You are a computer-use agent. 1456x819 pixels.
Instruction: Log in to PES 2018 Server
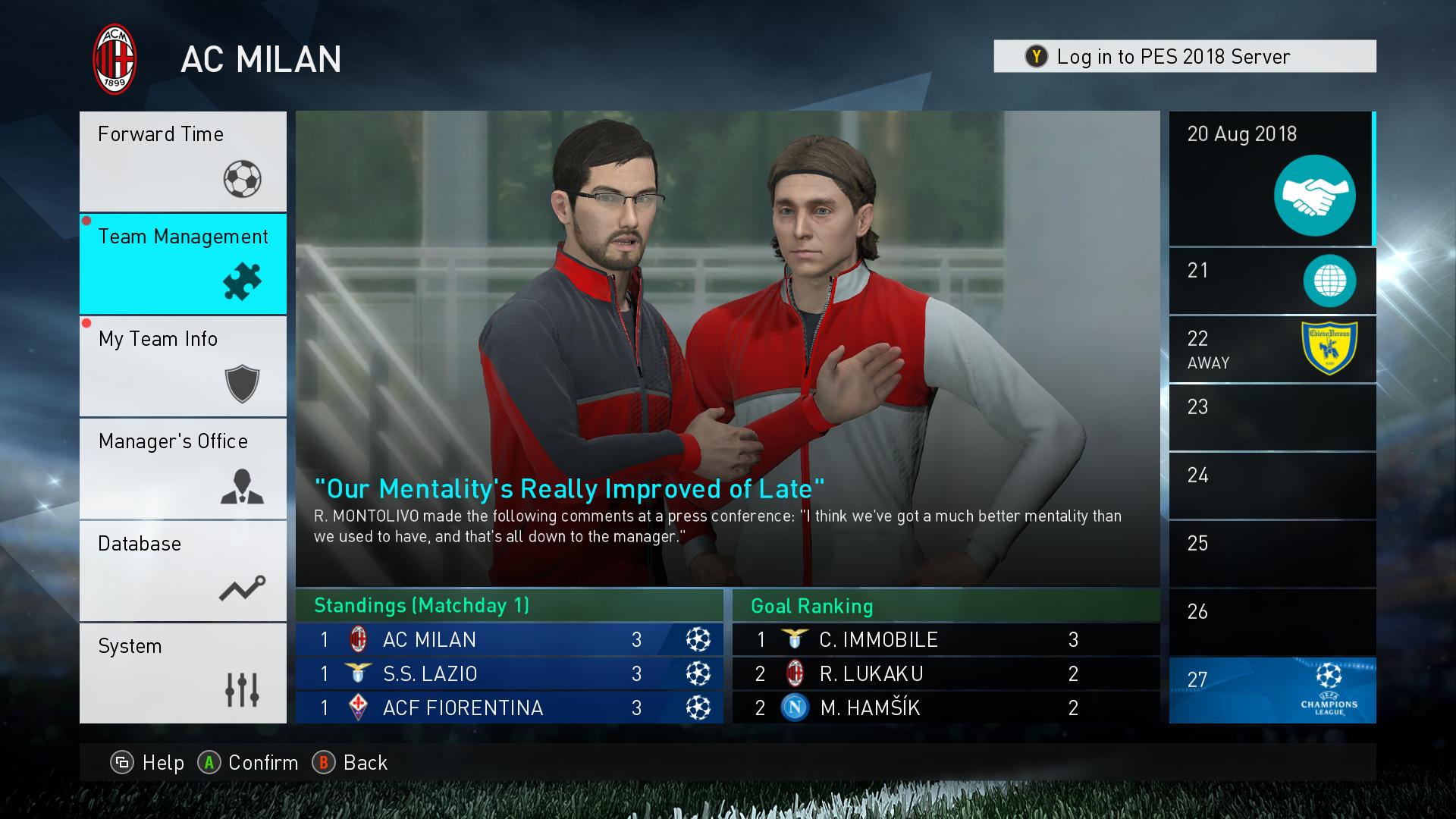[x=1185, y=57]
